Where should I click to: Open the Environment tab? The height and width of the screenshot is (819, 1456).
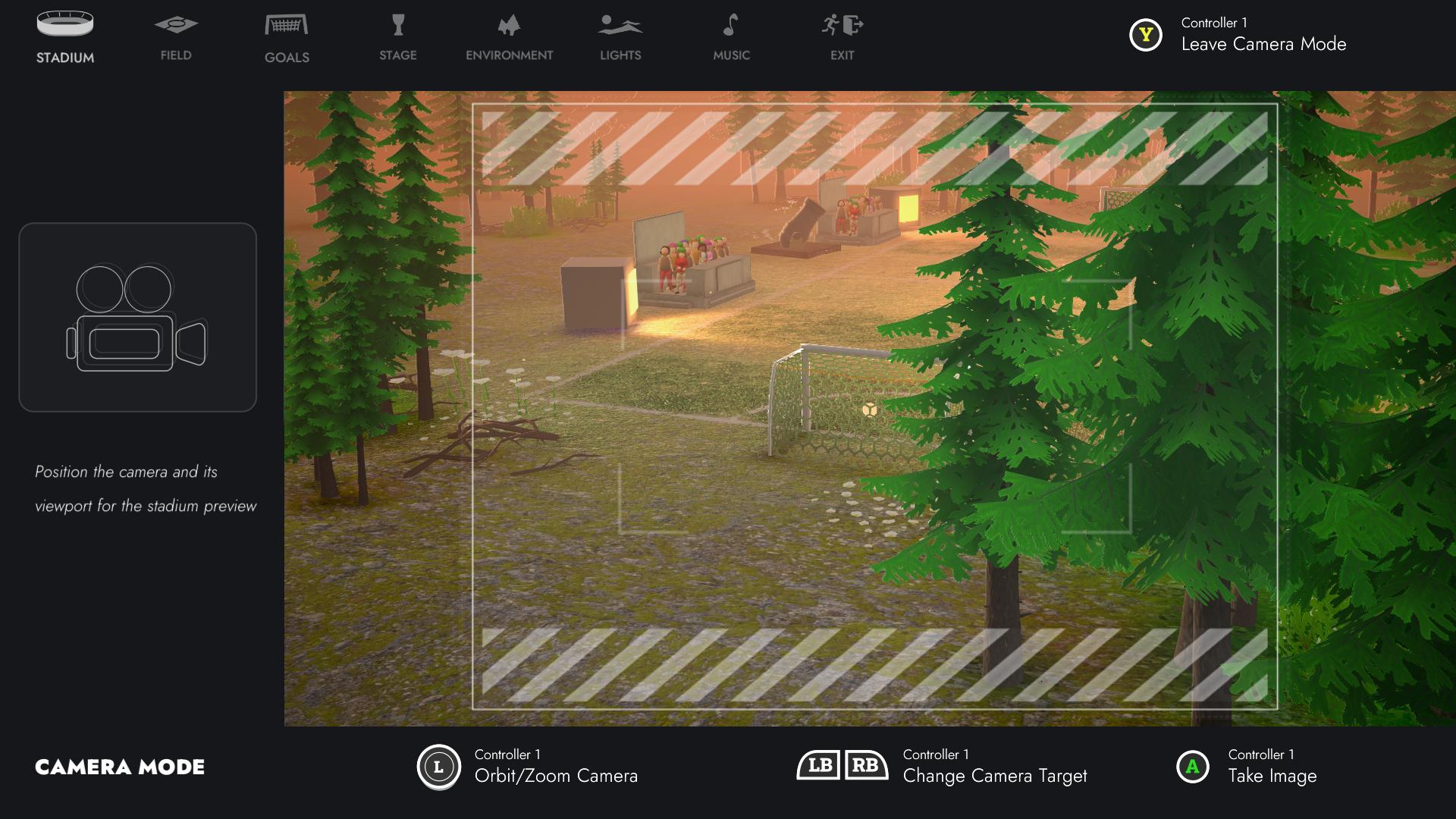point(509,38)
